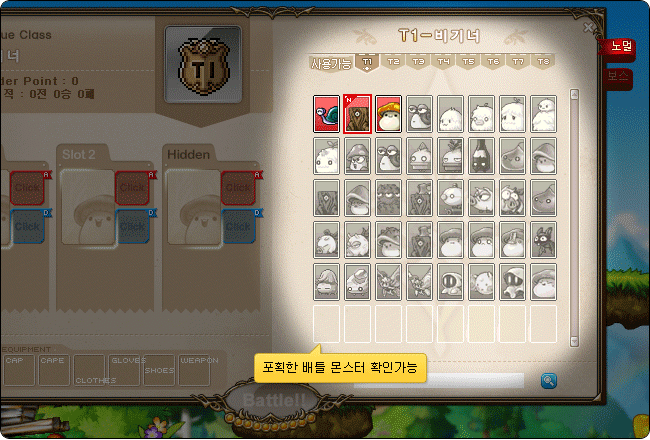
Task: View the T7 tier tab
Action: tap(518, 62)
